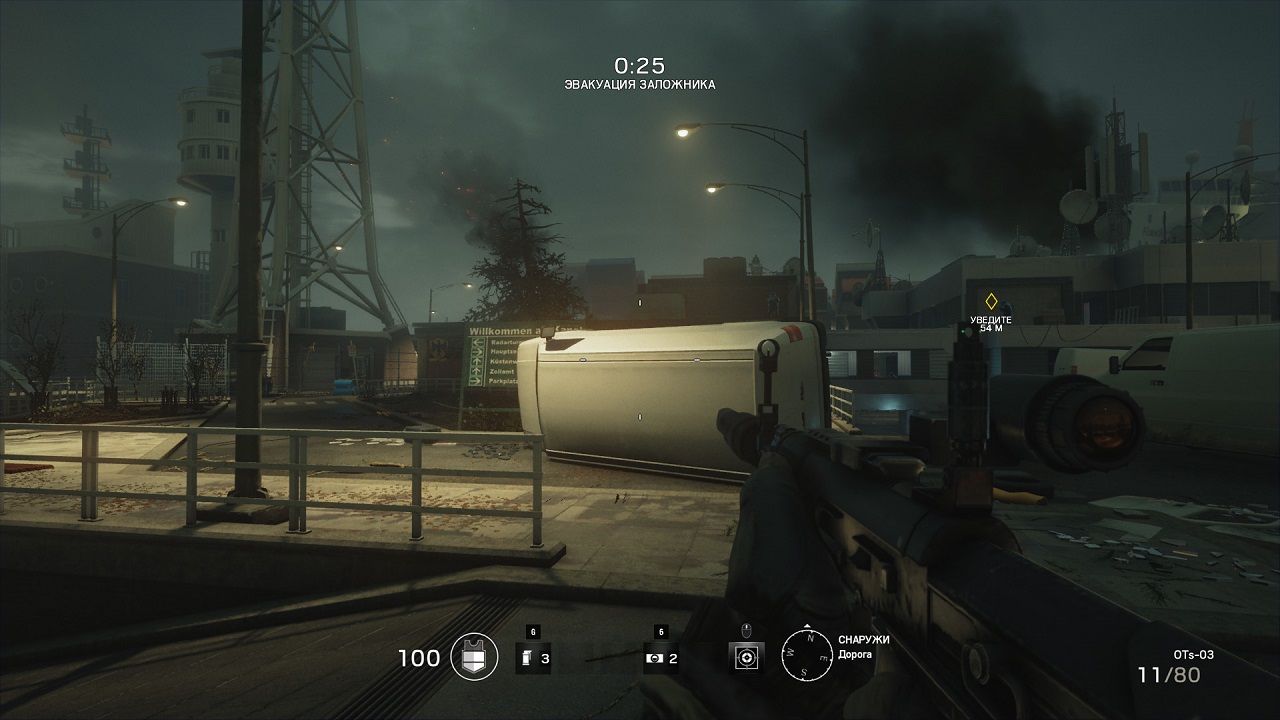This screenshot has height=720, width=1280.
Task: Select the breach charge gadget with 2 left
Action: (654, 658)
